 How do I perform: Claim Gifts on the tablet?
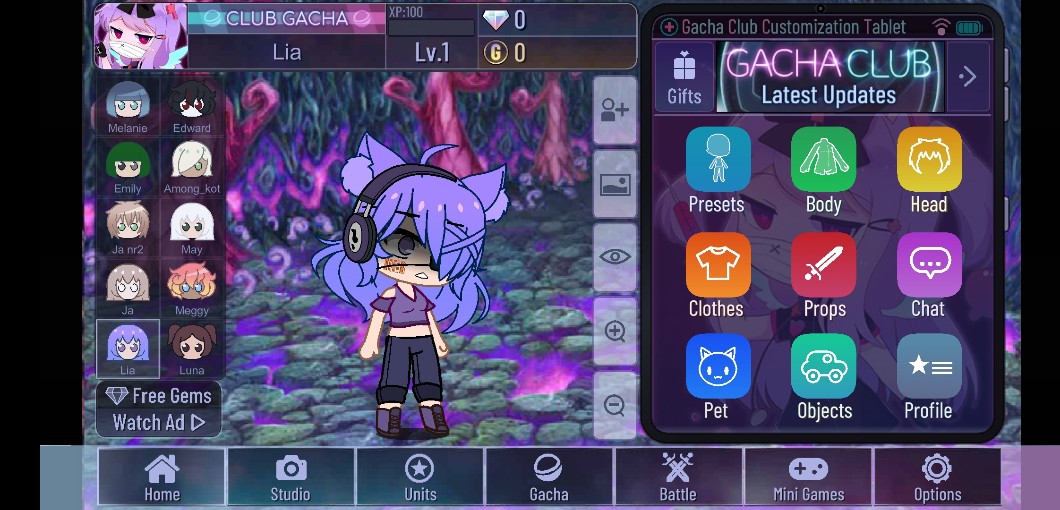(684, 77)
